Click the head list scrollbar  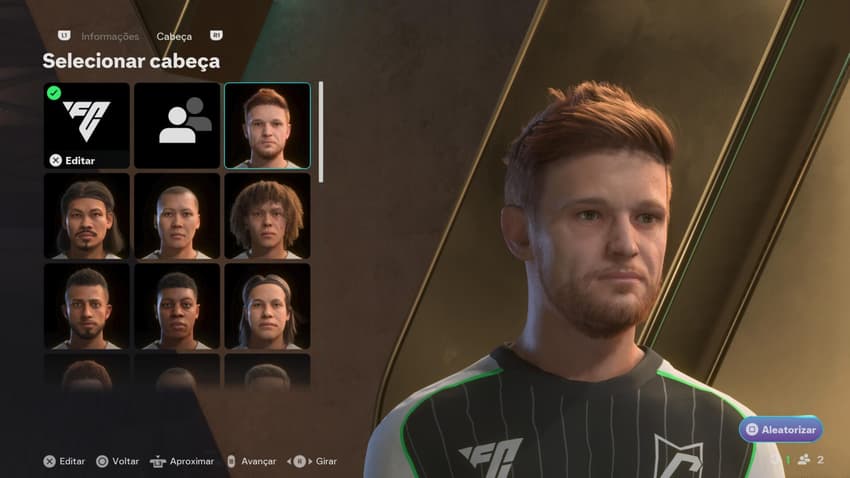[321, 132]
